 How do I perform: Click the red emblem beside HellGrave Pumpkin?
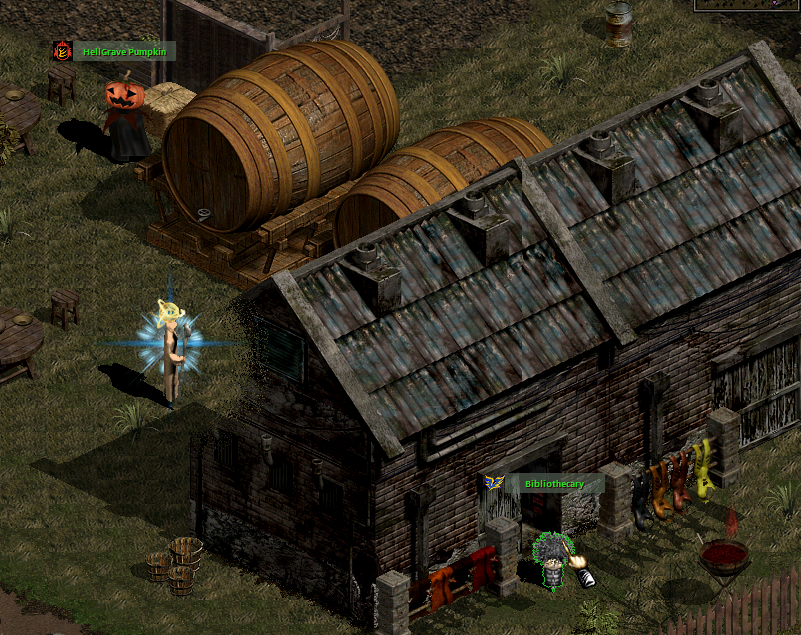pyautogui.click(x=63, y=51)
